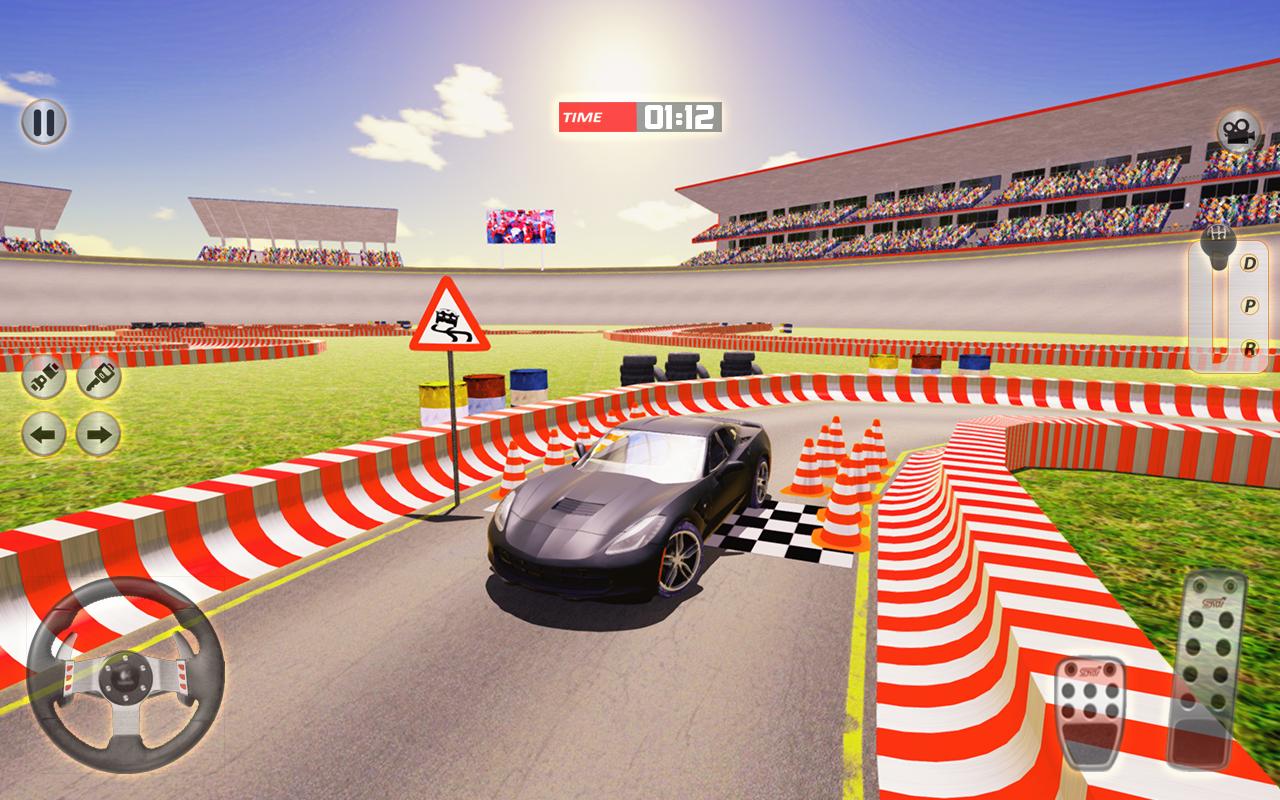
Task: Turn the ignition key icon
Action: (x=97, y=378)
